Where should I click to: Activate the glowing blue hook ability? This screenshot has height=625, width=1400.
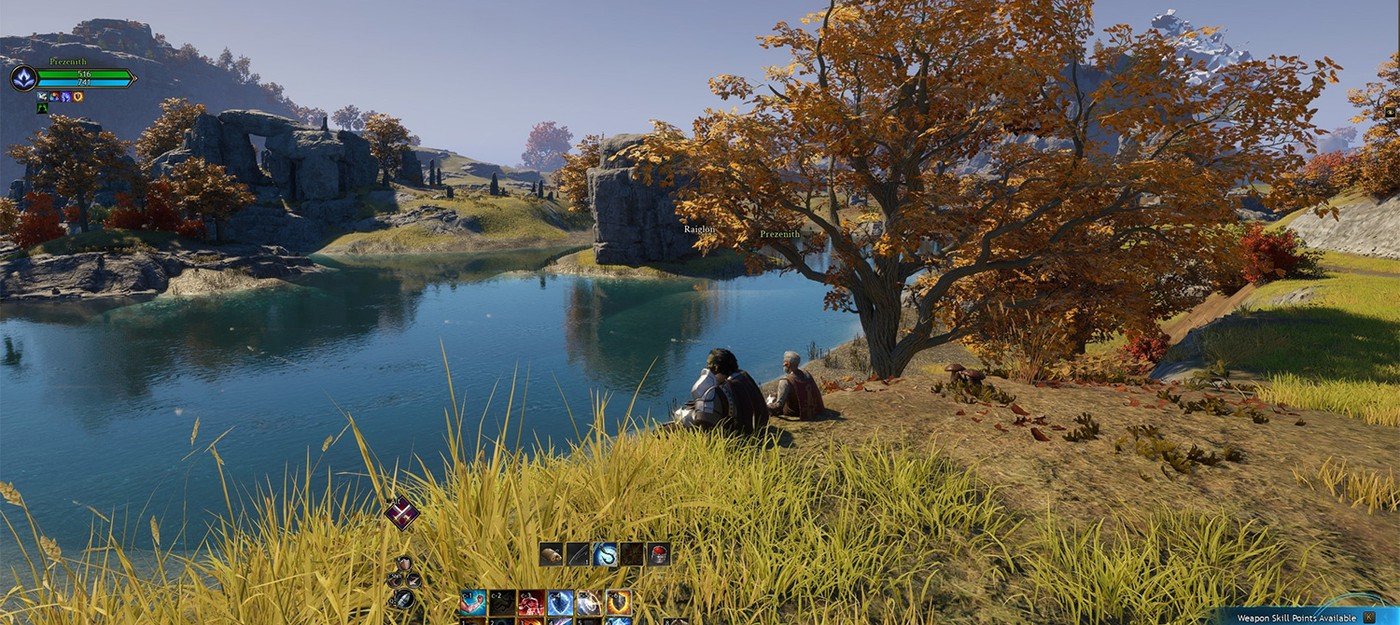pos(605,554)
